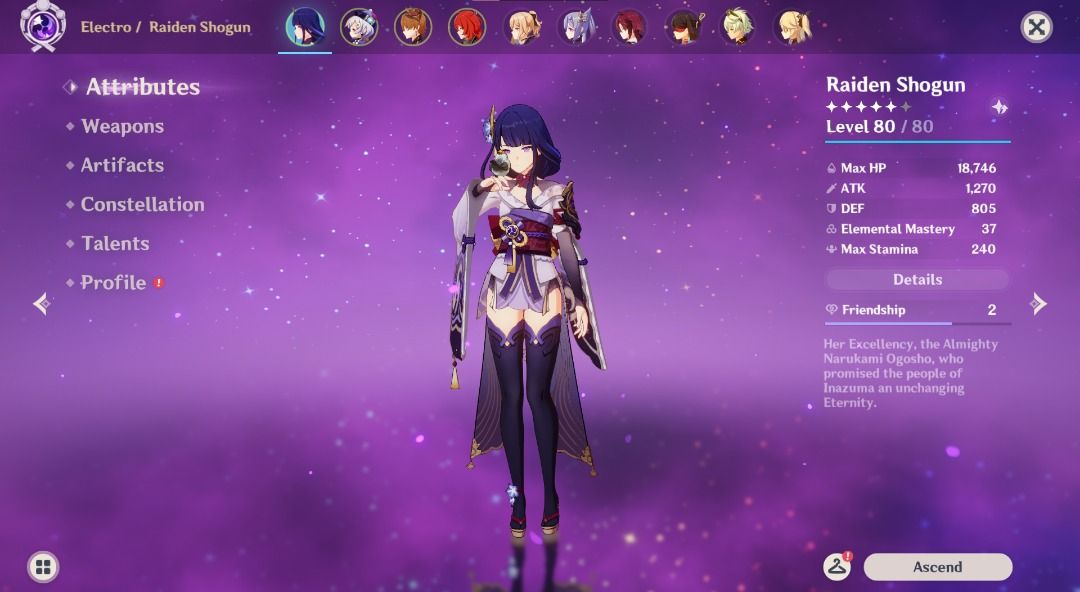Choose the white-haired character portrait

pos(358,27)
